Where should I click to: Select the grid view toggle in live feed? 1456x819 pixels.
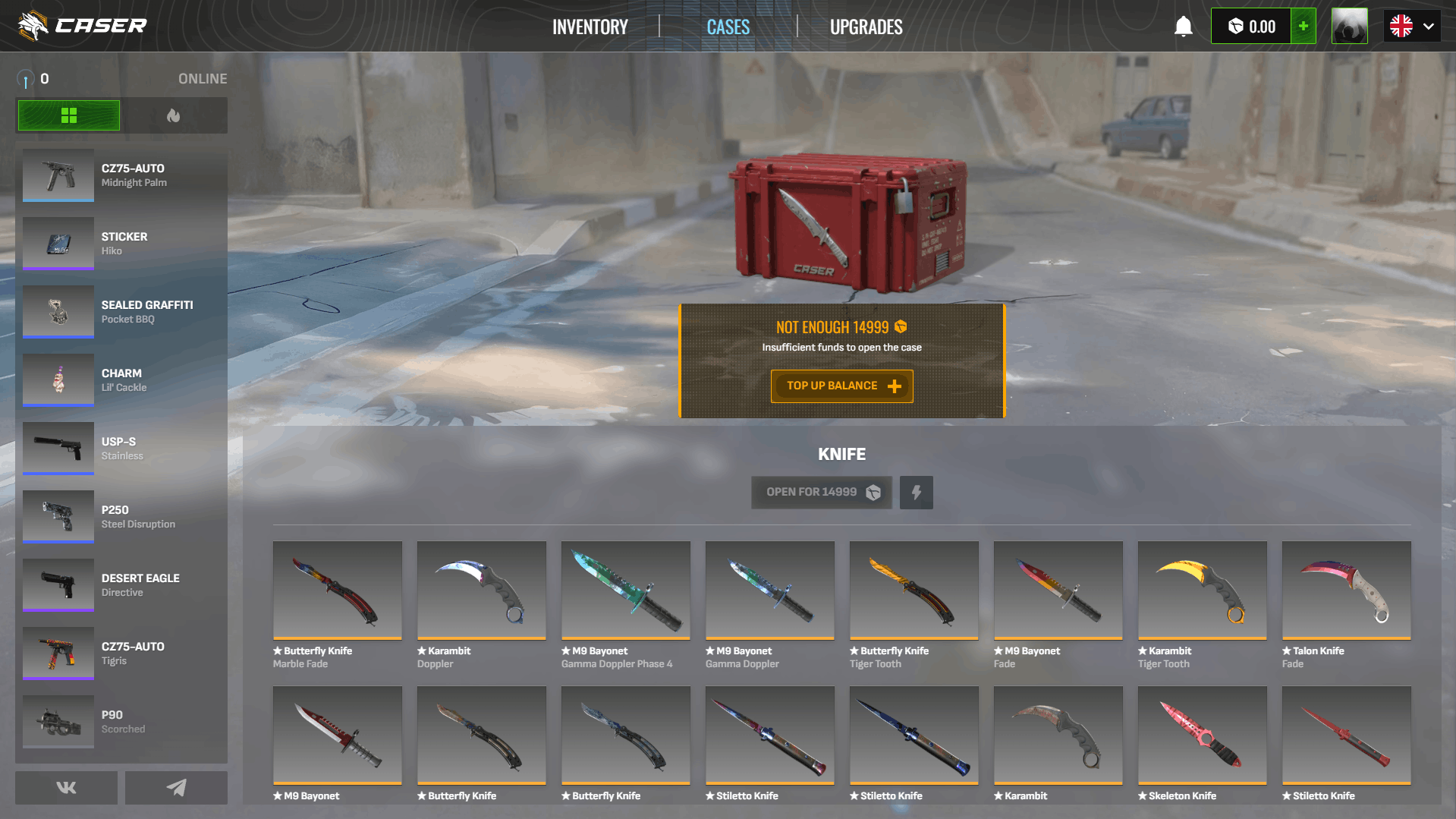click(x=68, y=115)
